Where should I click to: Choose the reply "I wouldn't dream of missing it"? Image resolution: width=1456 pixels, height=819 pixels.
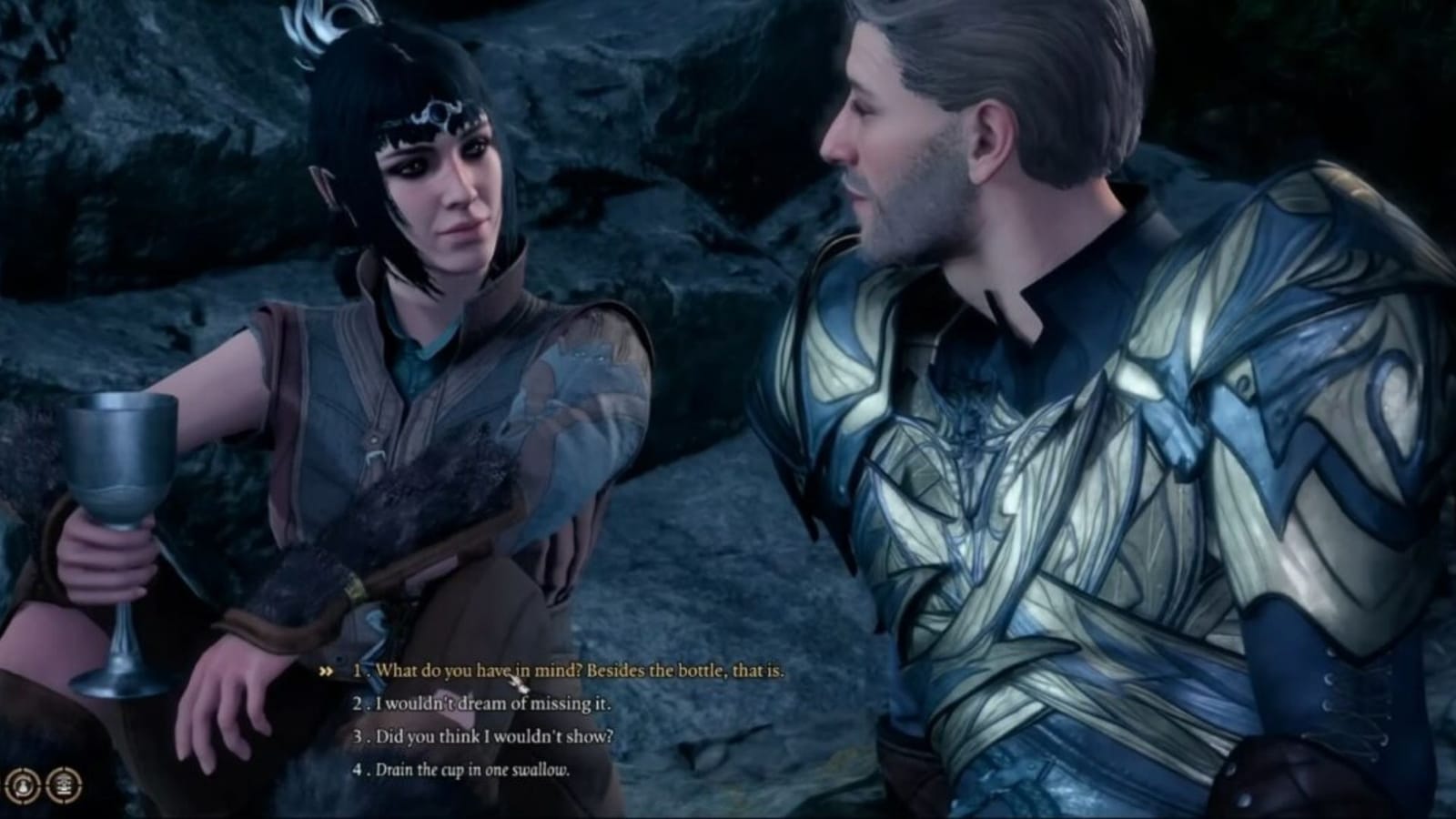tap(491, 704)
